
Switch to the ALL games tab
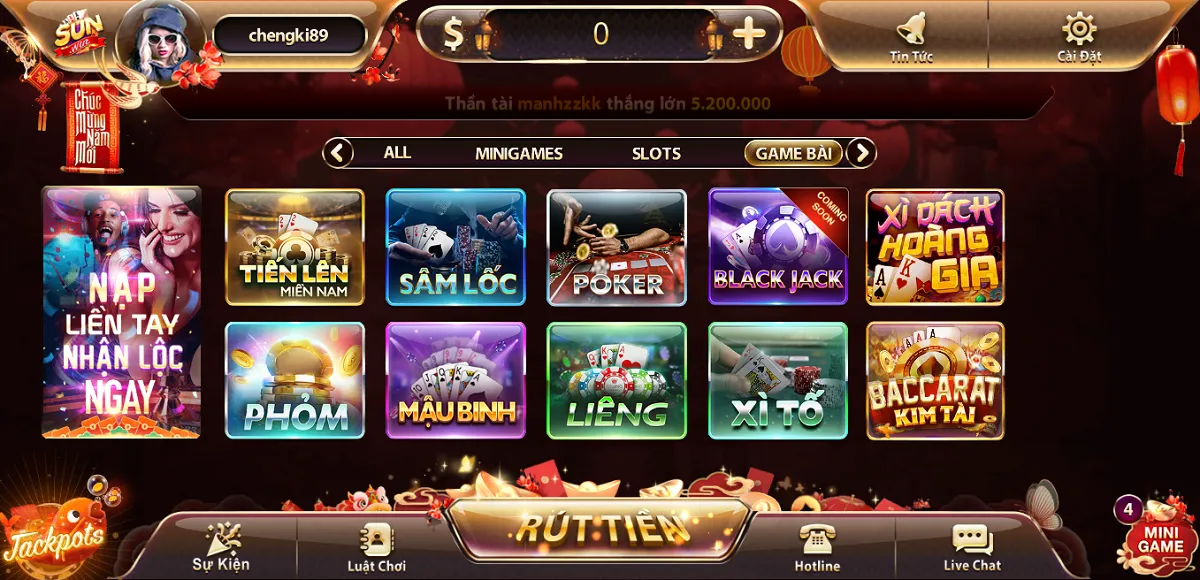[397, 153]
